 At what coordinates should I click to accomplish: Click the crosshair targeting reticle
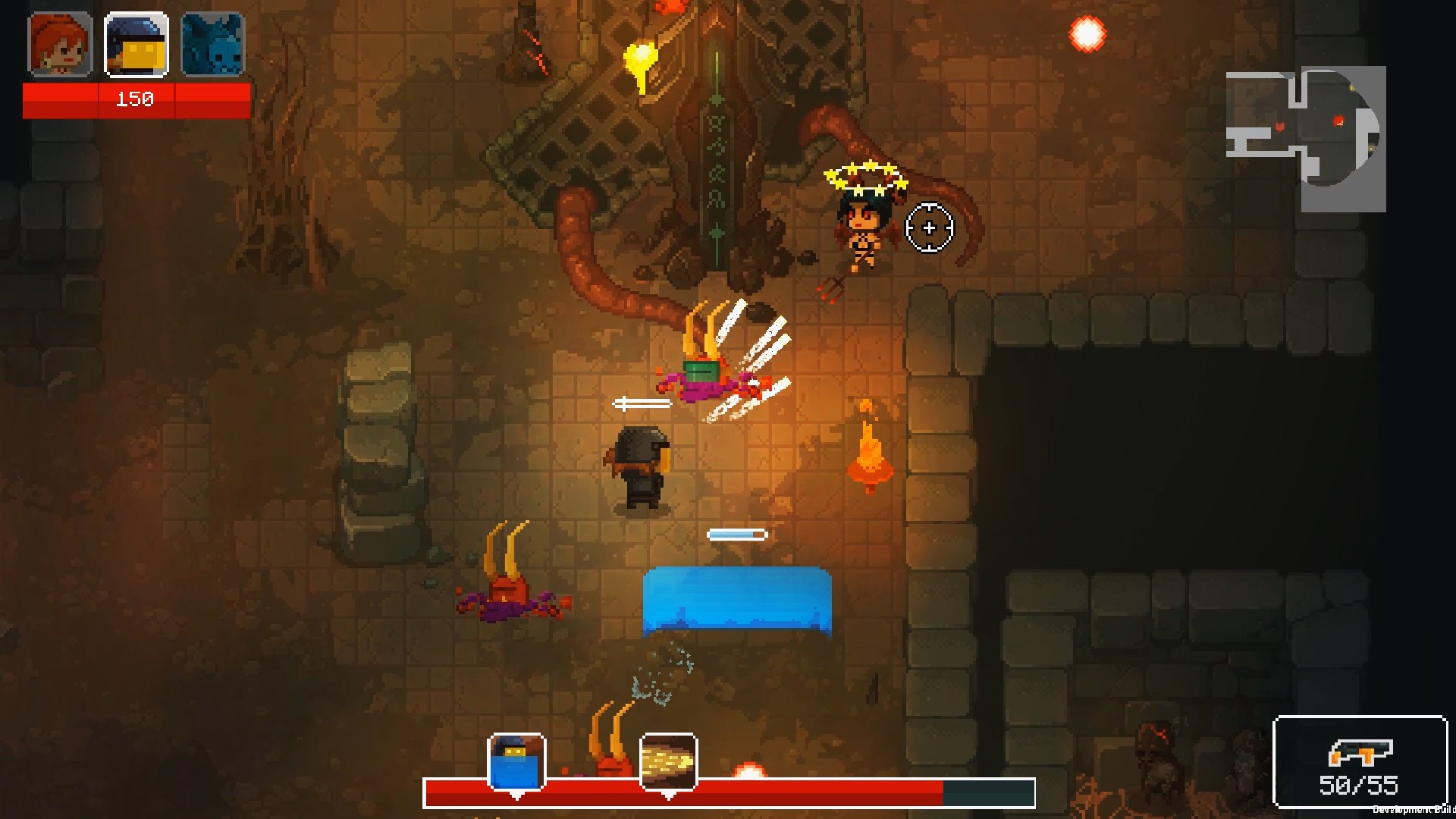tap(929, 227)
